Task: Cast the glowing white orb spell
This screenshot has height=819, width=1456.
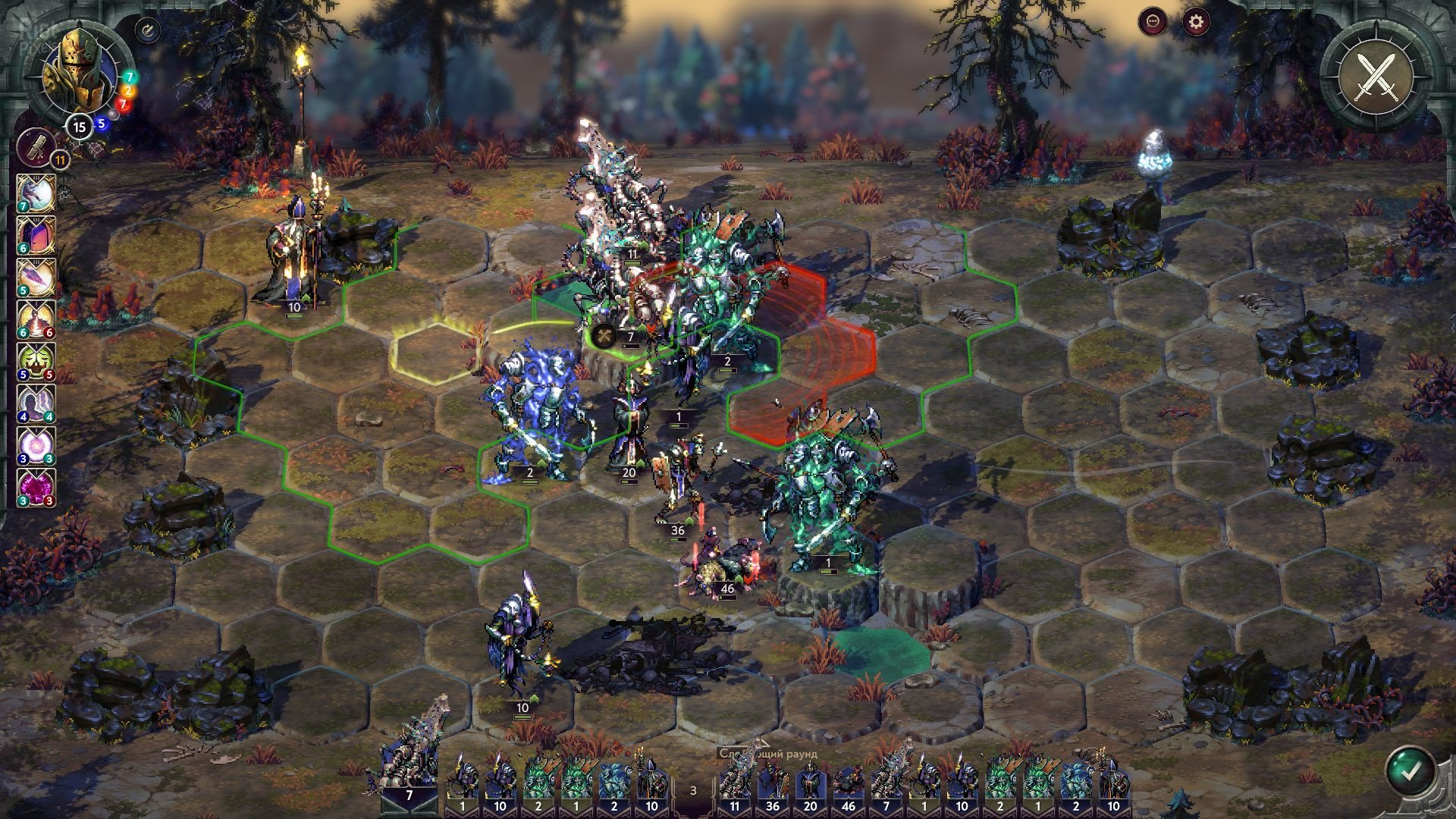Action: 36,445
